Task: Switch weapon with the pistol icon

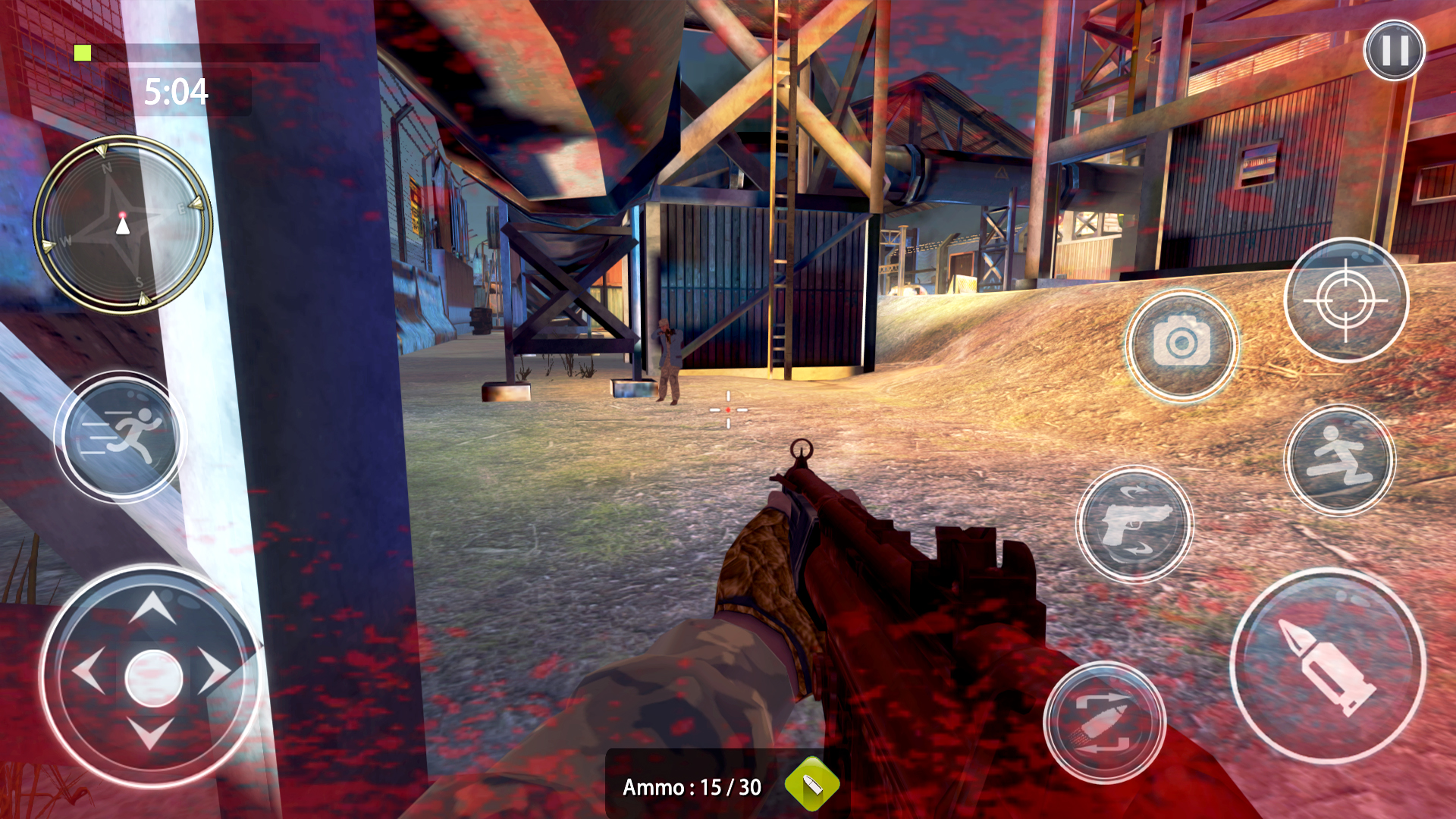Action: (x=1134, y=524)
